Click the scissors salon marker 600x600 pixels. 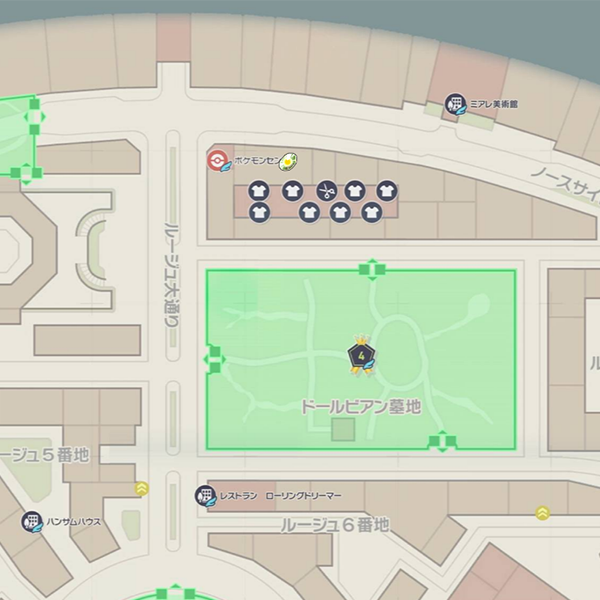click(x=325, y=190)
